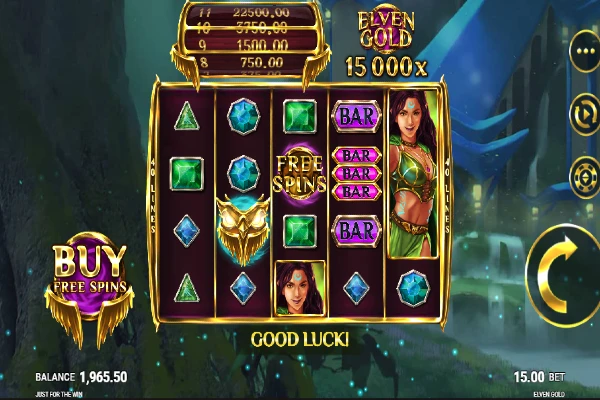Screen dimensions: 600x400
Task: Activate the autoplay button
Action: click(584, 113)
